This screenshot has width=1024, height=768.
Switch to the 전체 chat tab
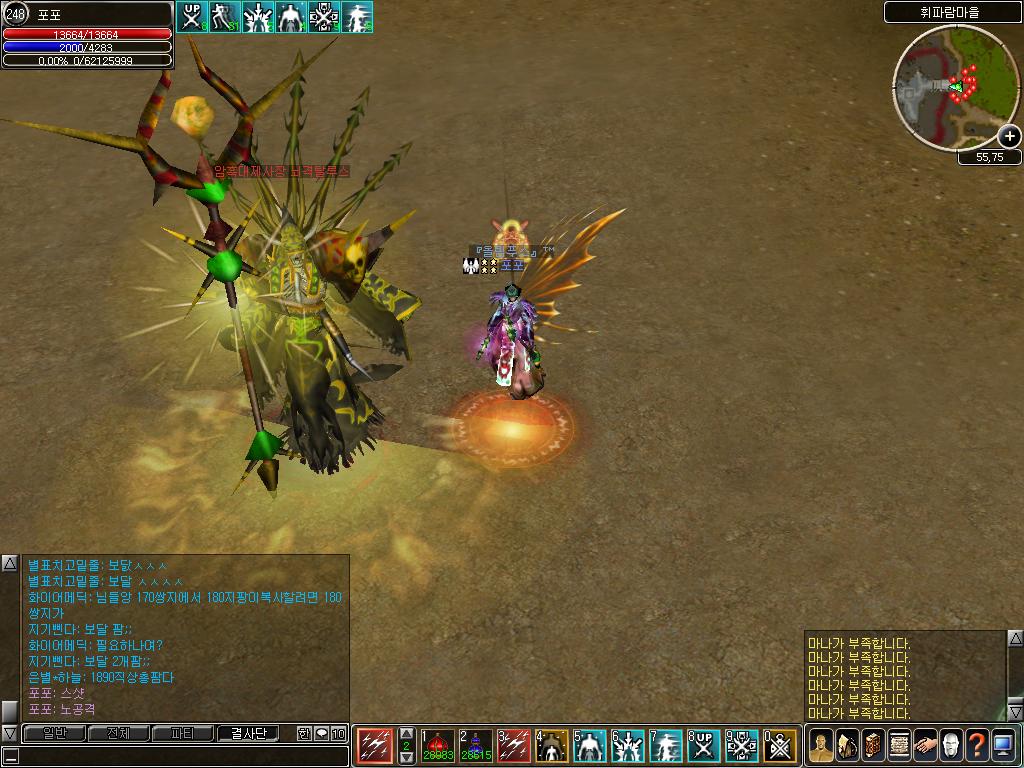118,734
